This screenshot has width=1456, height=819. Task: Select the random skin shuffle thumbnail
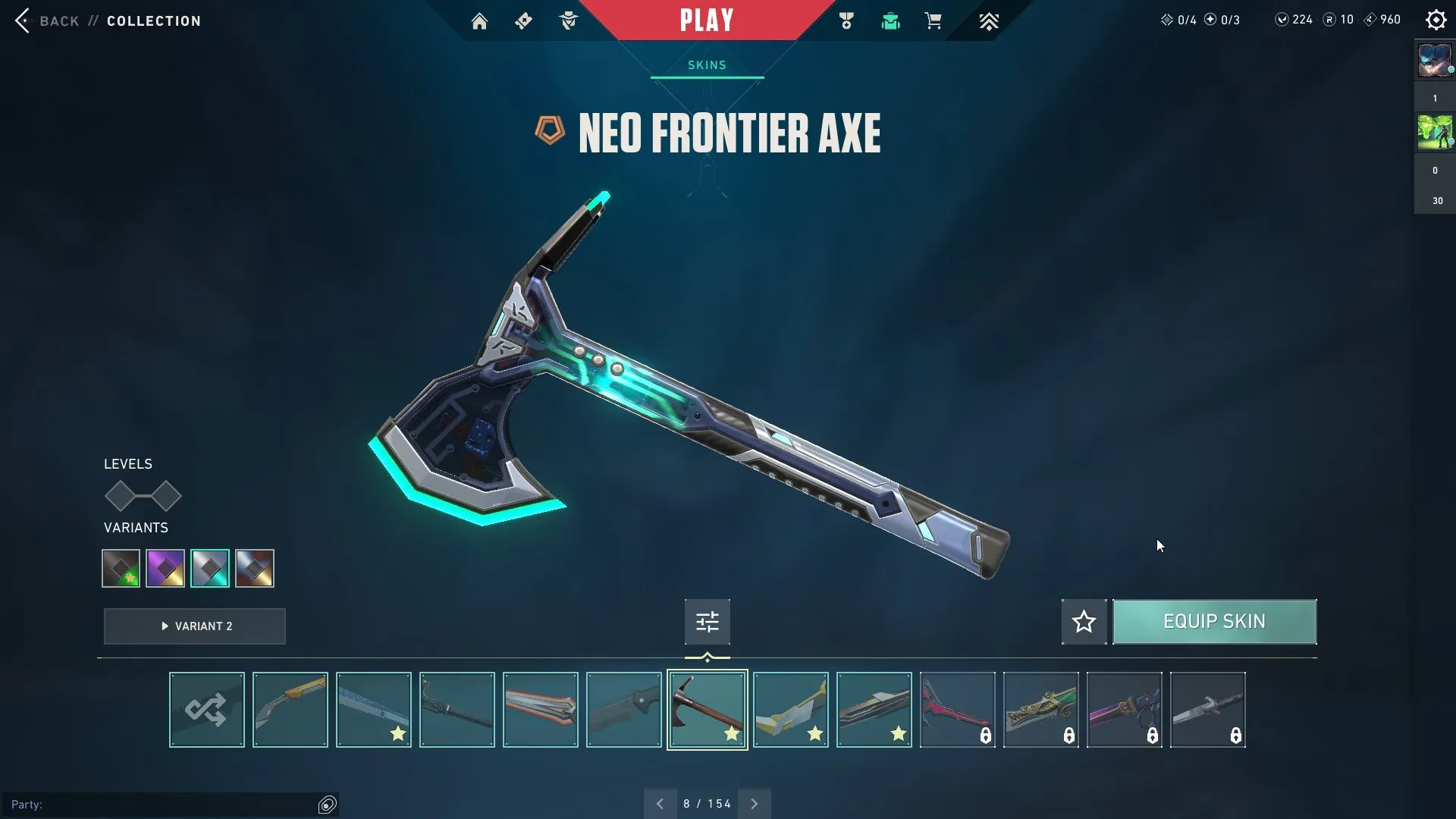206,709
